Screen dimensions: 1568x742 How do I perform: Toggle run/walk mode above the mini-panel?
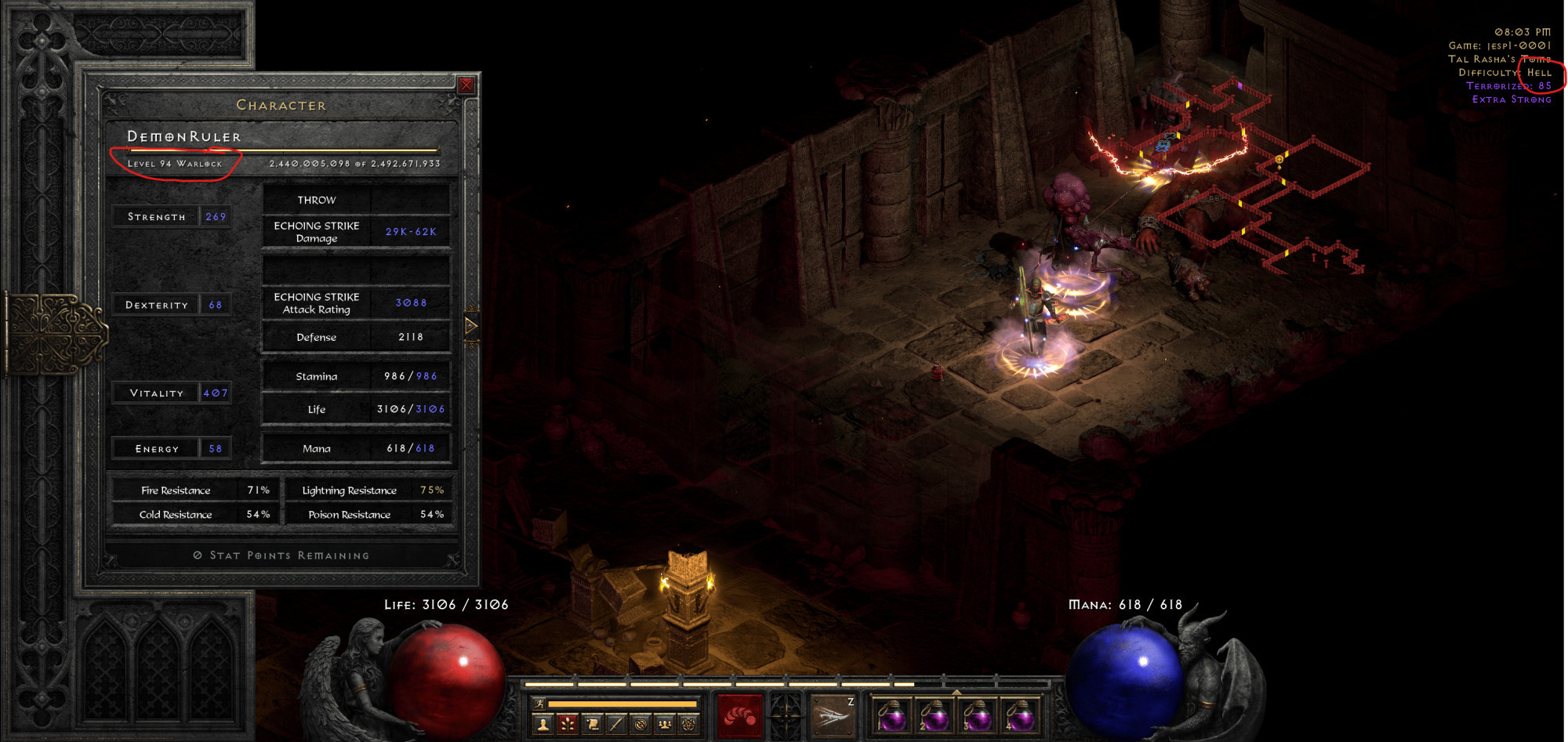(x=539, y=704)
